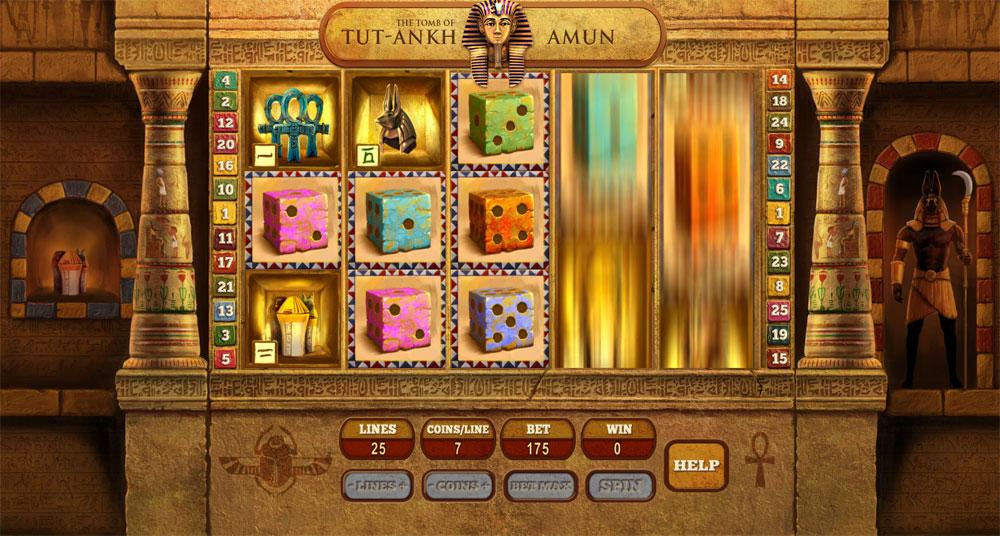Viewport: 1000px width, 536px height.
Task: Select the payline 4 marker
Action: tap(225, 80)
